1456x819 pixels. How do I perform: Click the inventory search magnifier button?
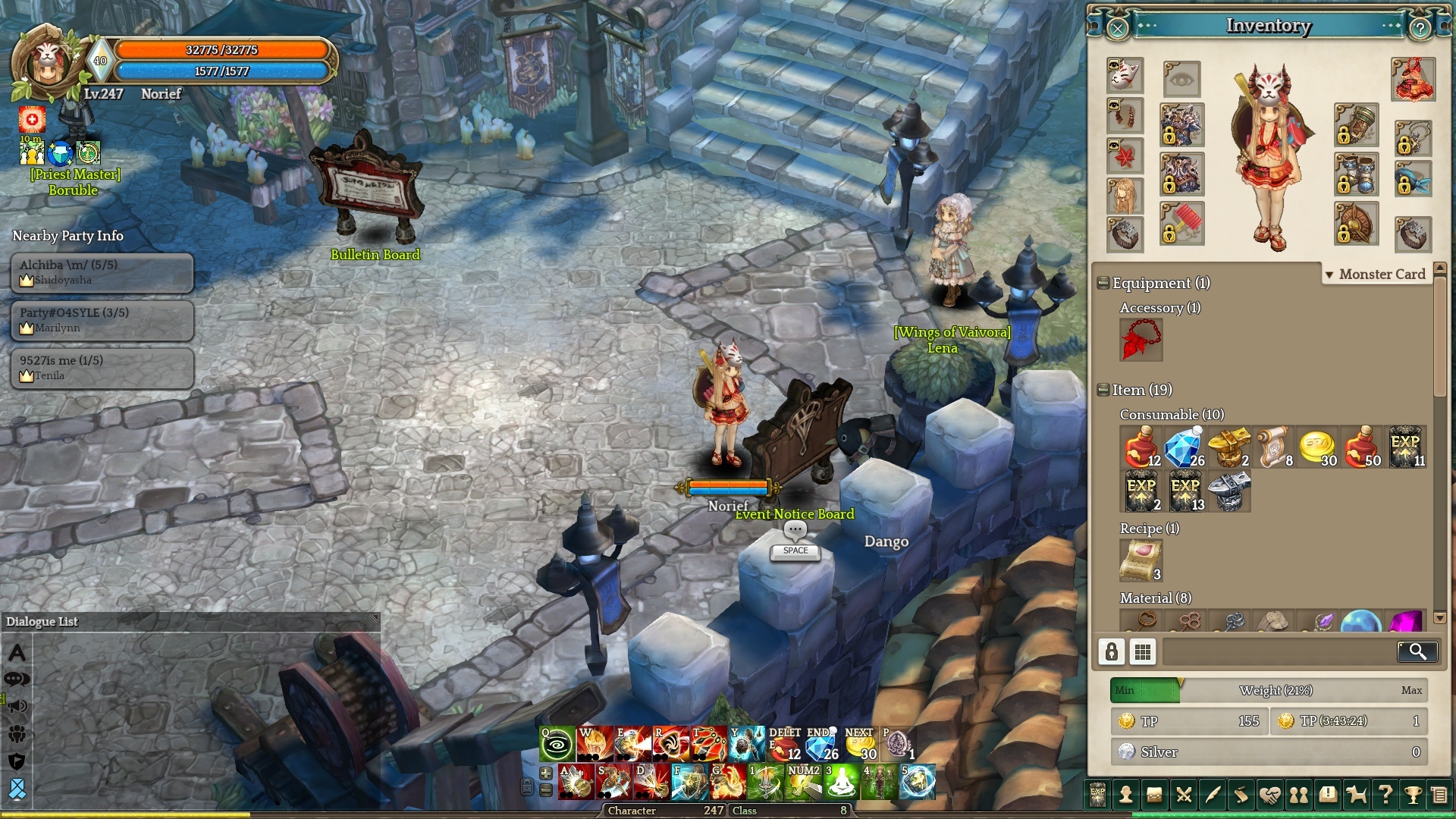(x=1417, y=651)
